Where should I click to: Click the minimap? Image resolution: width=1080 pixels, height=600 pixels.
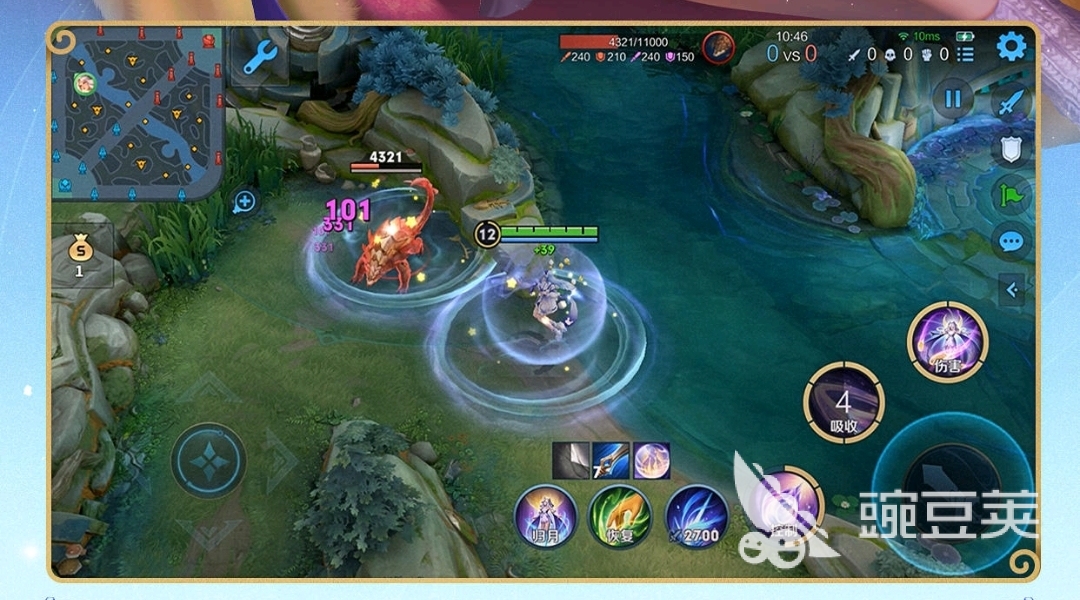[x=137, y=112]
